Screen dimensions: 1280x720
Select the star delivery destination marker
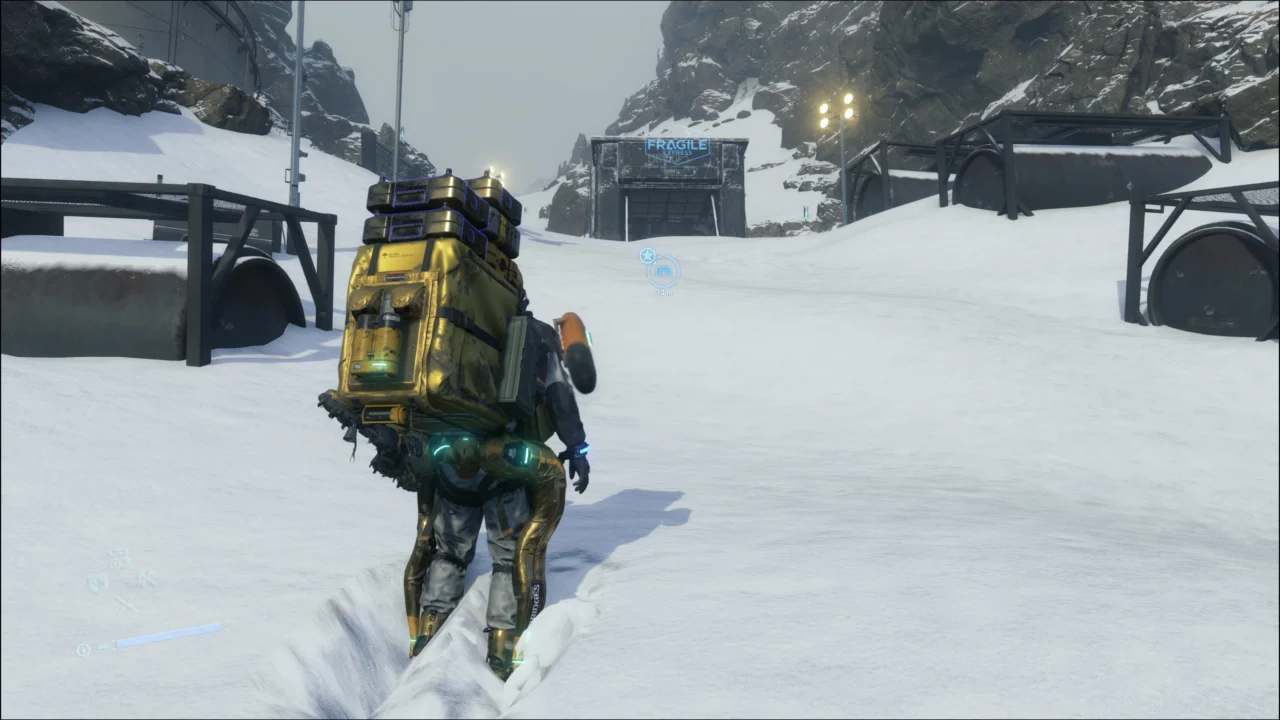pyautogui.click(x=648, y=255)
